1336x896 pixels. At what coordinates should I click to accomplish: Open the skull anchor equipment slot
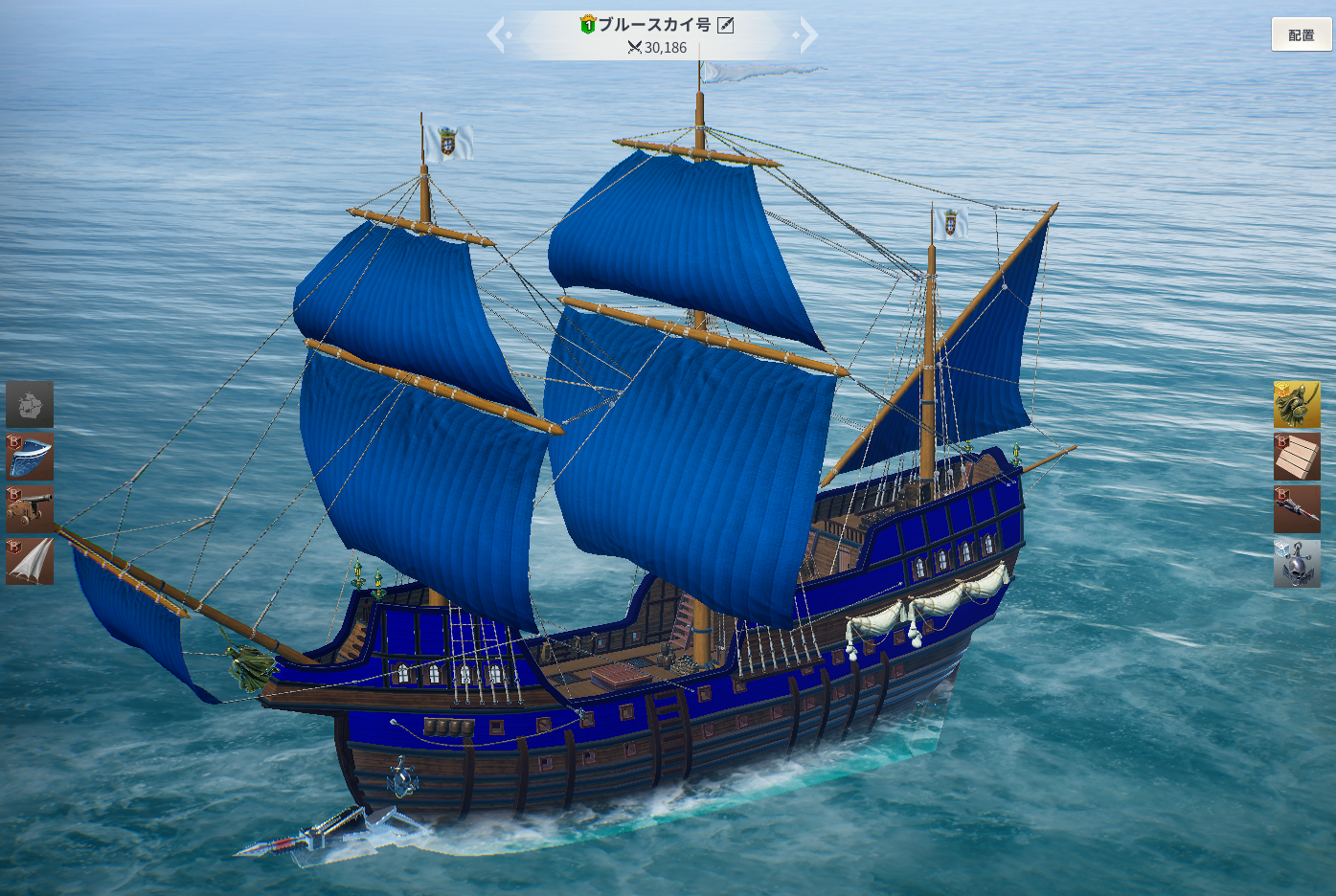[x=1297, y=563]
